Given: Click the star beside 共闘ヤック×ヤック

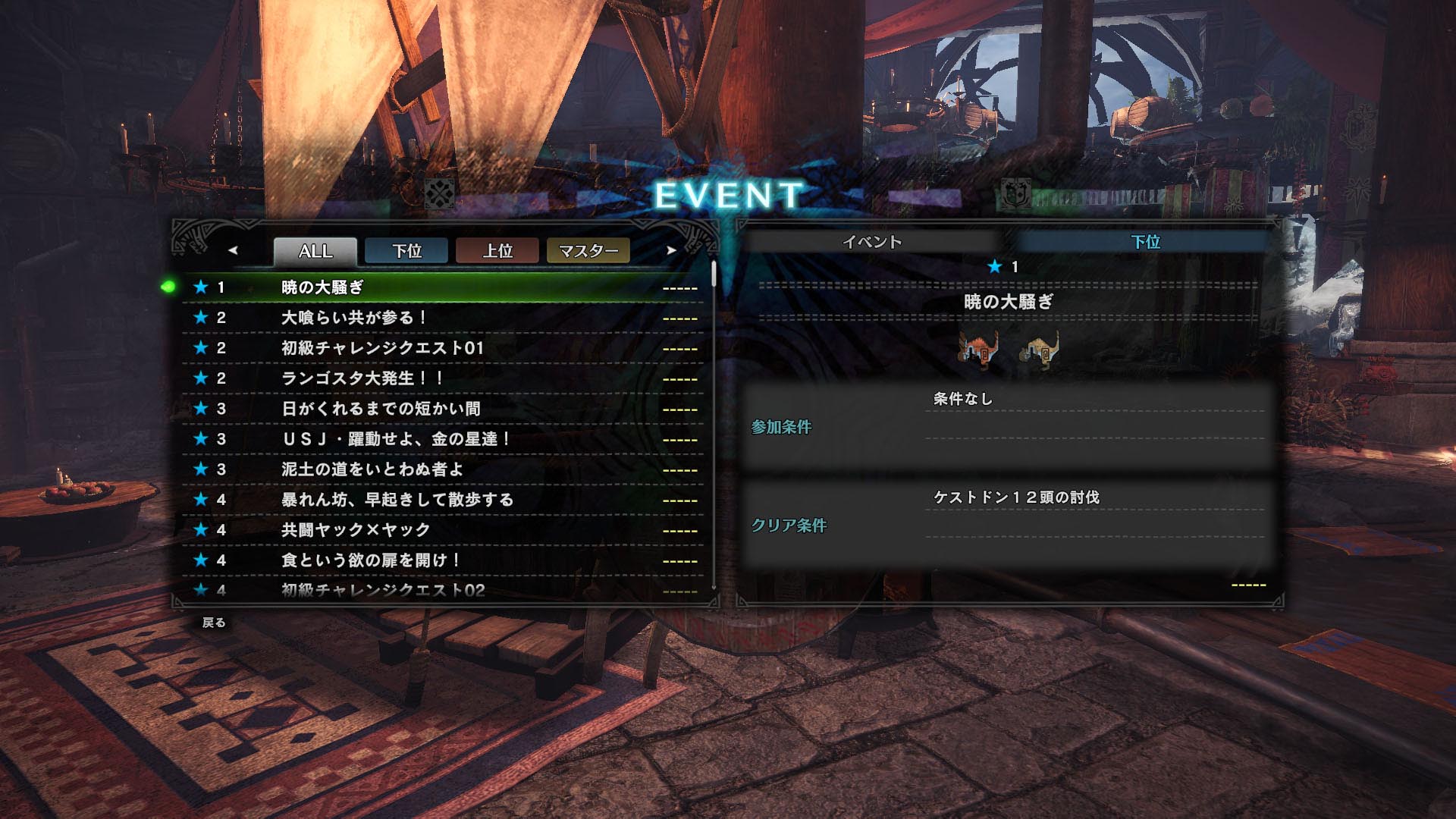Looking at the screenshot, I should [201, 531].
